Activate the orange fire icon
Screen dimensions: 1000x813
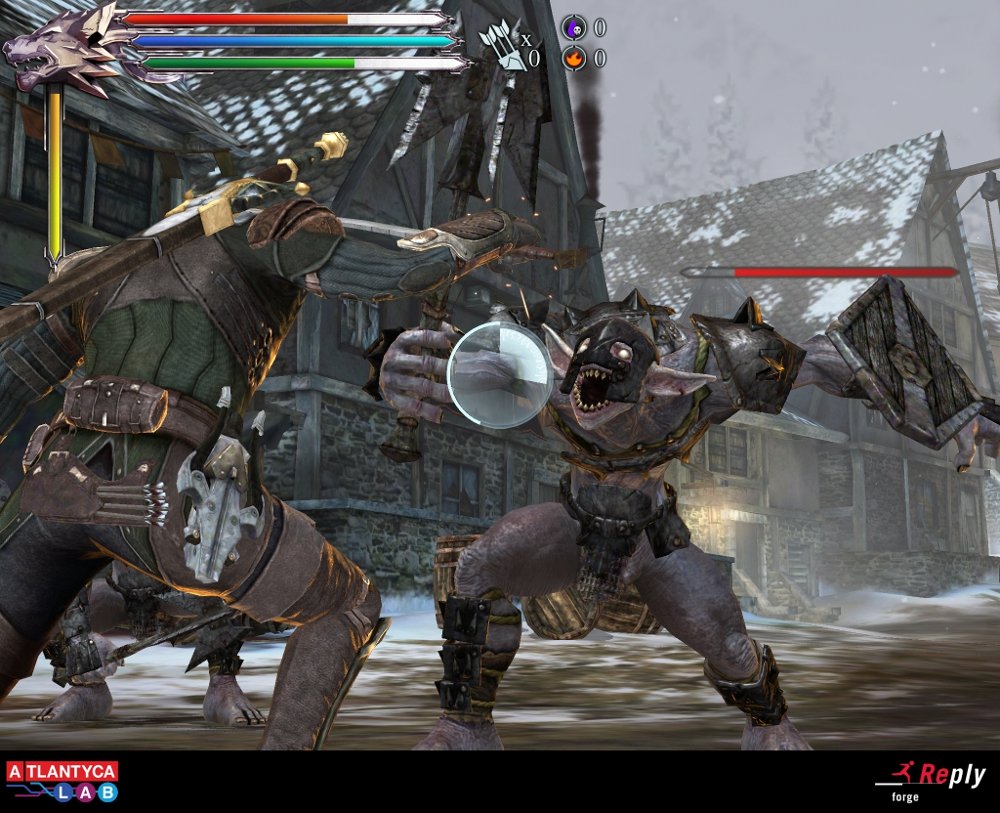[x=574, y=59]
